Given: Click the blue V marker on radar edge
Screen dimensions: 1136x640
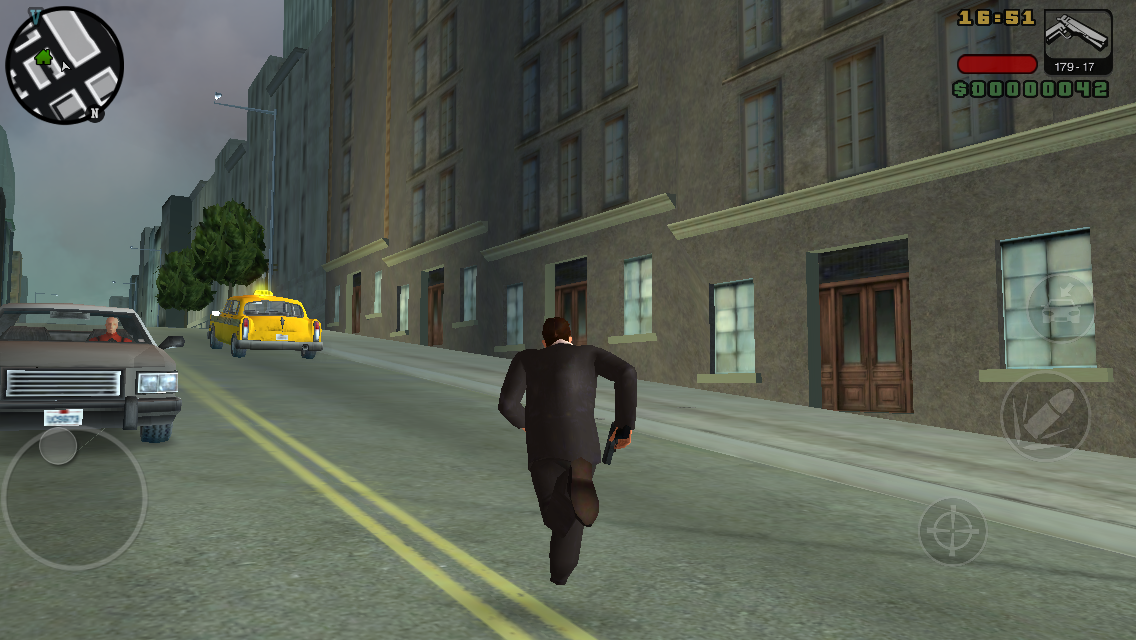Looking at the screenshot, I should point(36,16).
